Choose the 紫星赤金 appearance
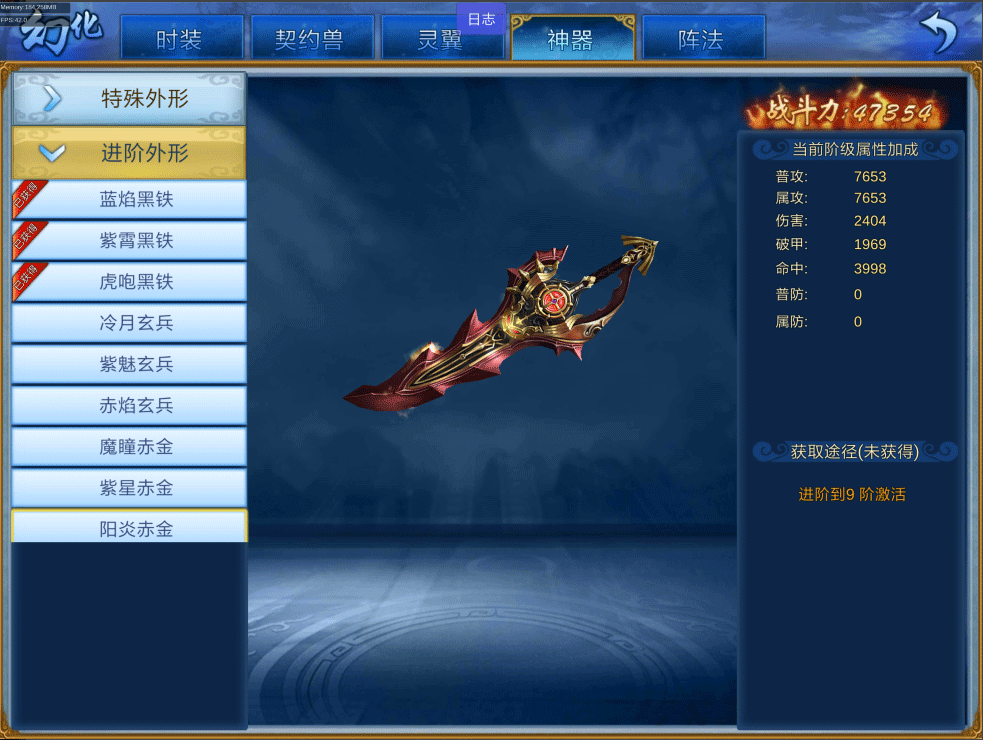Viewport: 983px width, 740px height. click(x=136, y=488)
